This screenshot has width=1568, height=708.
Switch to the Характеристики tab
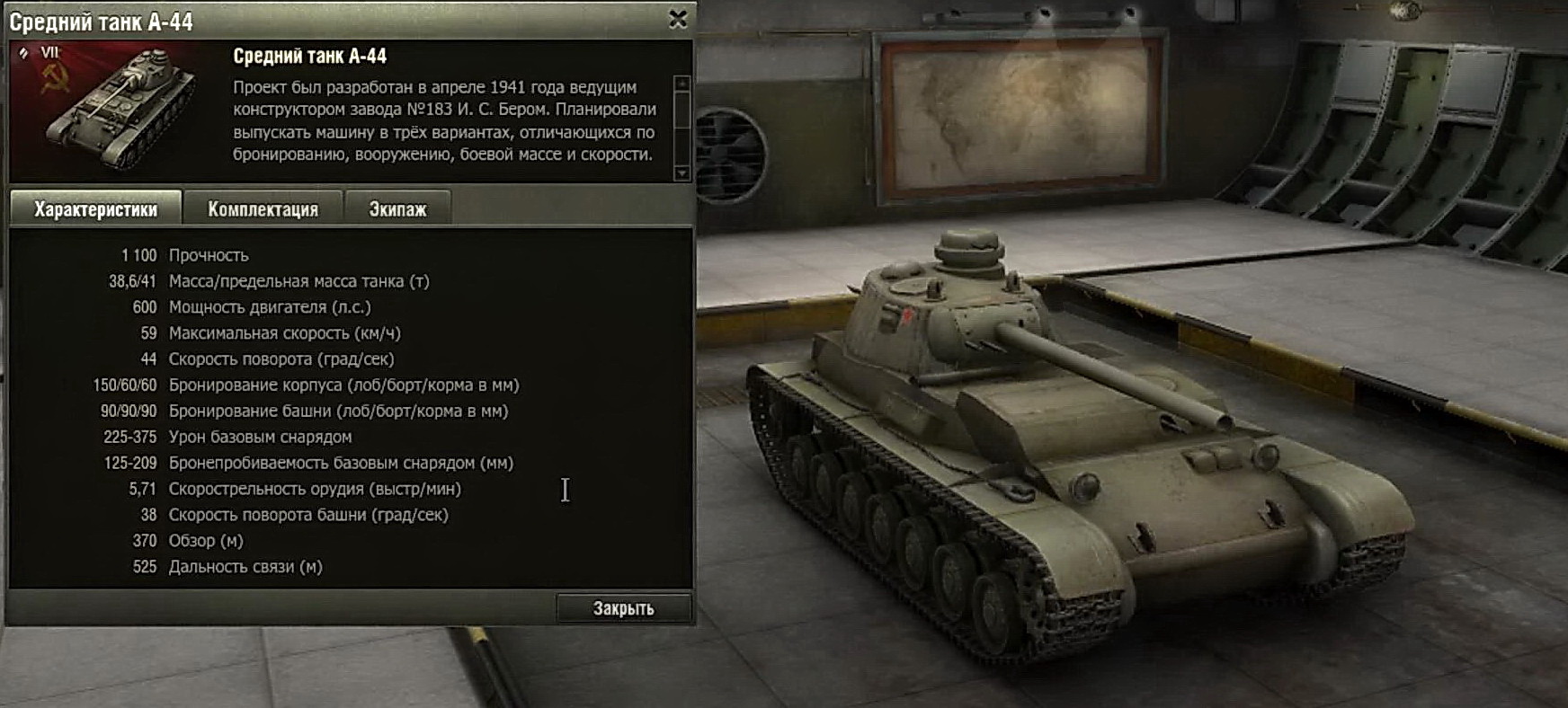tap(95, 209)
